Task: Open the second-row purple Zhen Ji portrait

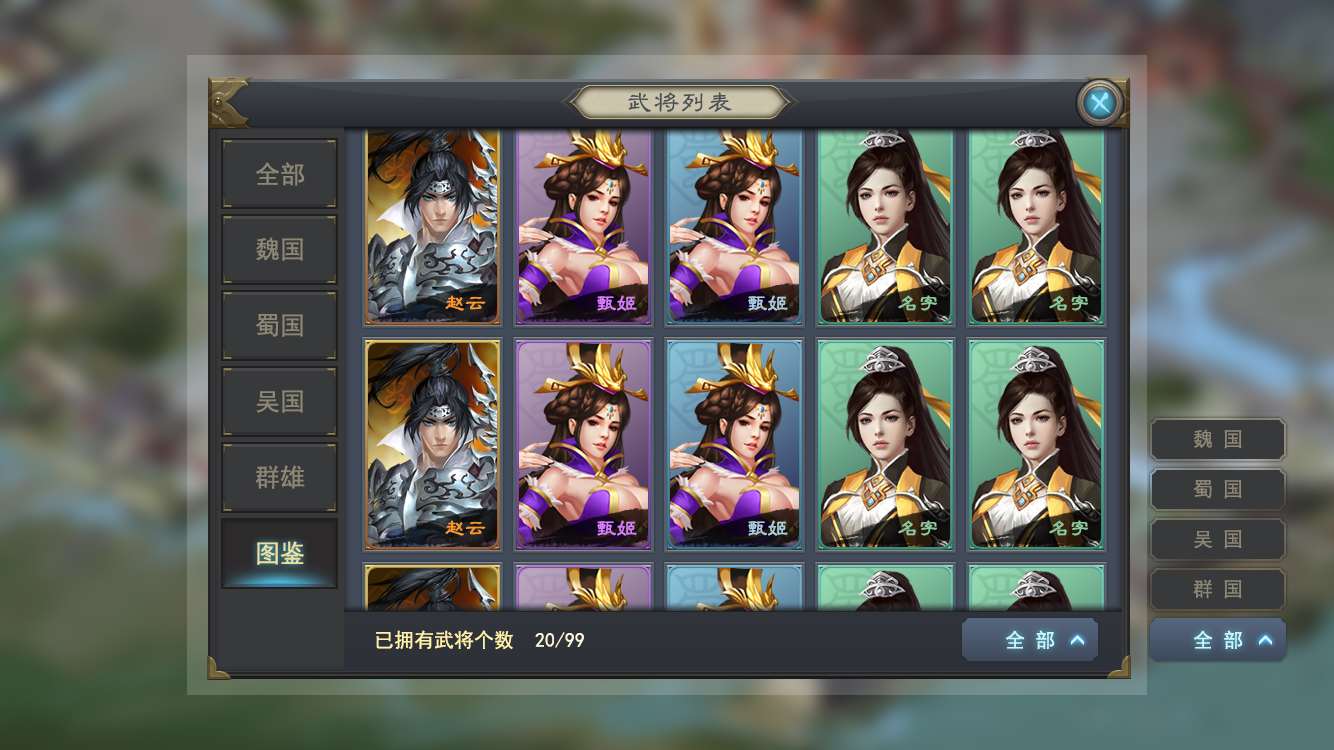Action: coord(583,444)
